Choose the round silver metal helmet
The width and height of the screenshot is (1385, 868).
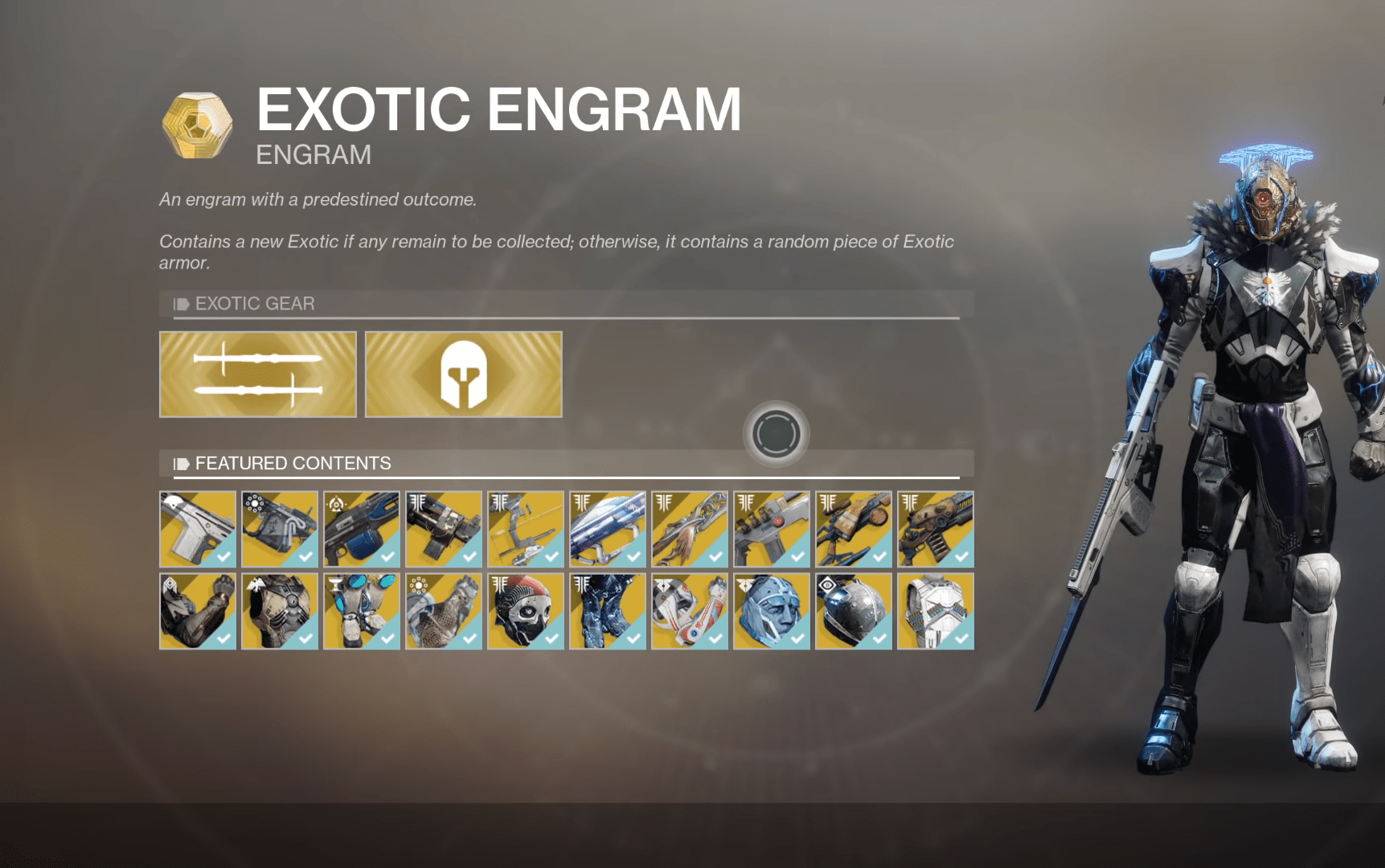pos(854,611)
